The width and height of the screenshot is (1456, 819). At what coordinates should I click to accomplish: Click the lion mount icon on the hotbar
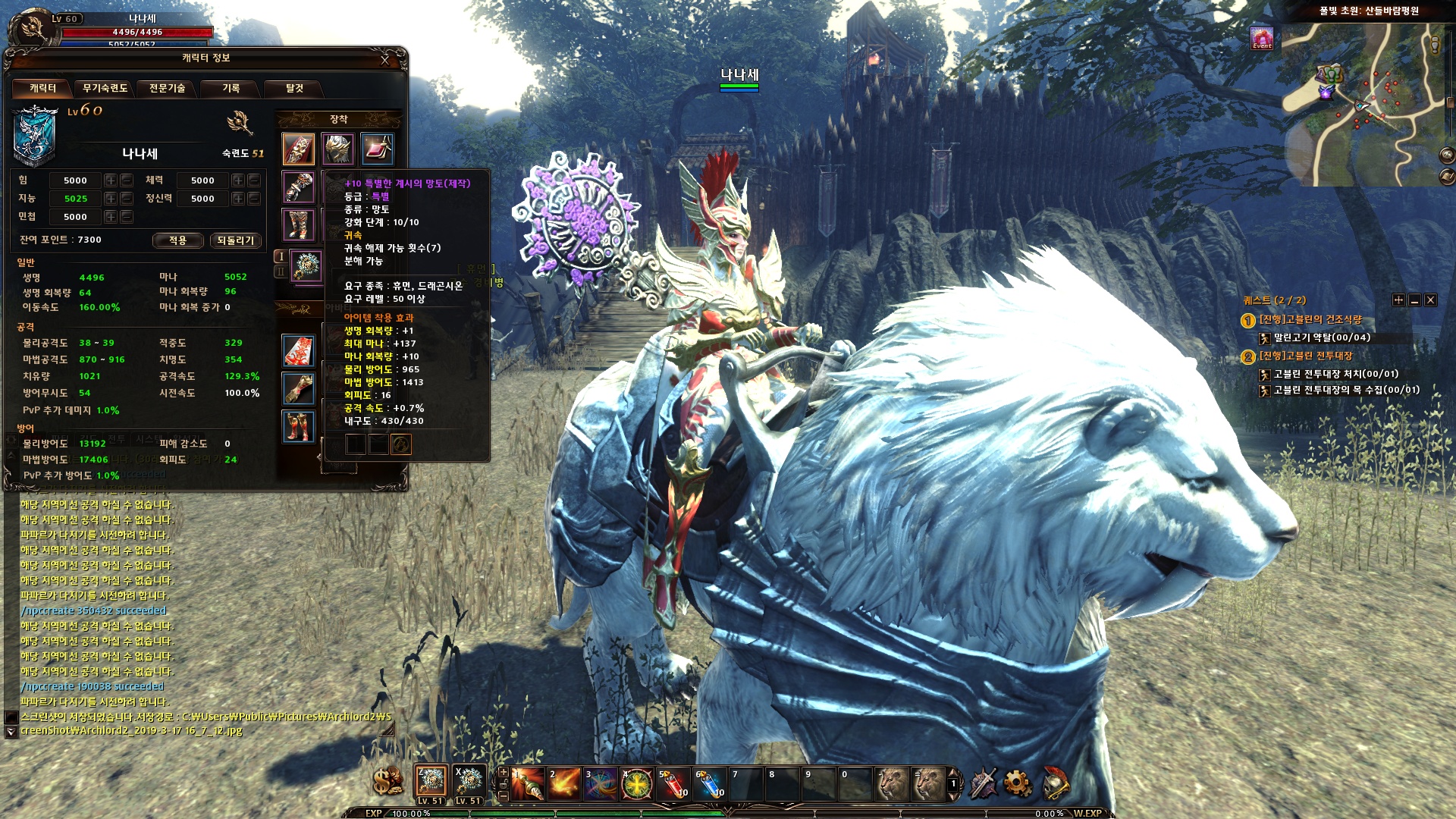(893, 782)
